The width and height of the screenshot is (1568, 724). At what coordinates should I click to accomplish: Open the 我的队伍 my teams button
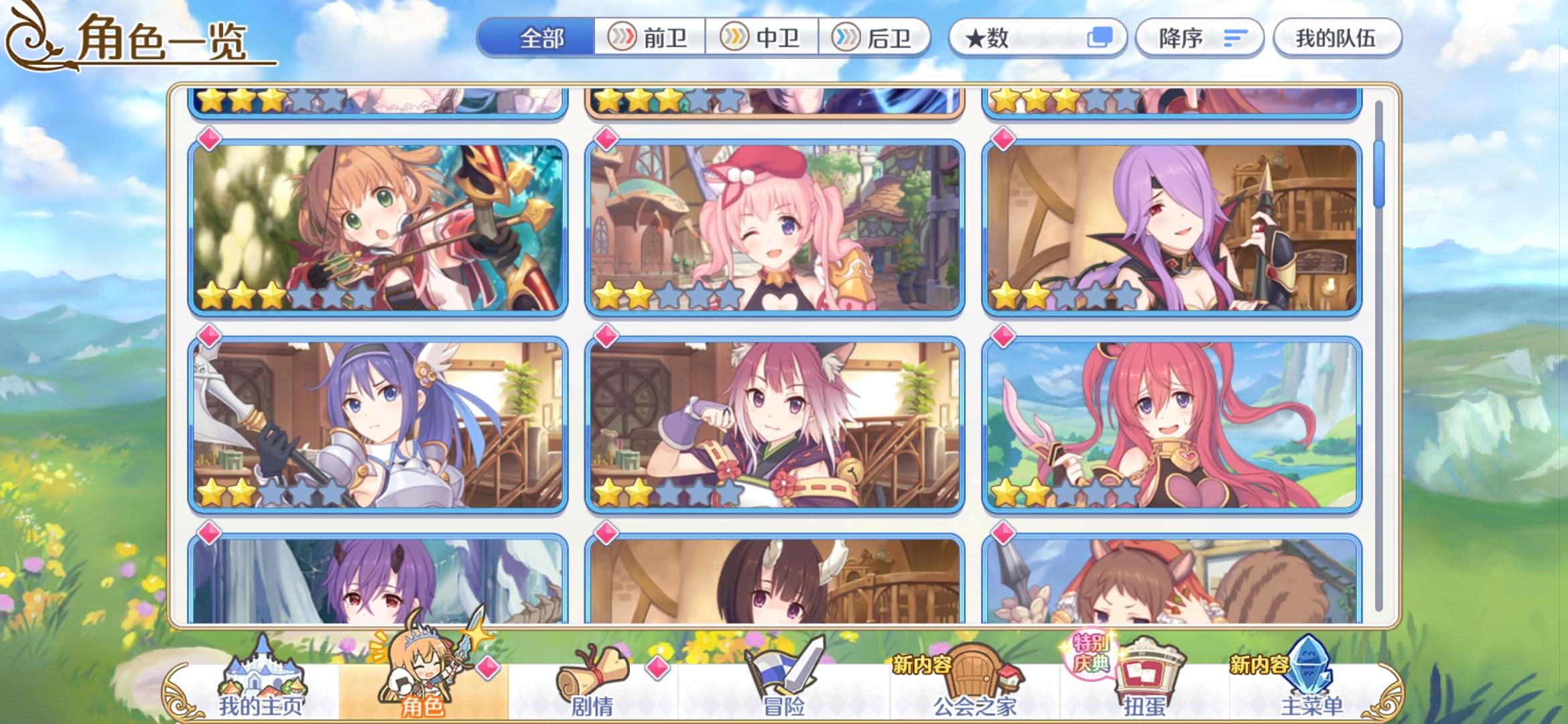pos(1337,38)
